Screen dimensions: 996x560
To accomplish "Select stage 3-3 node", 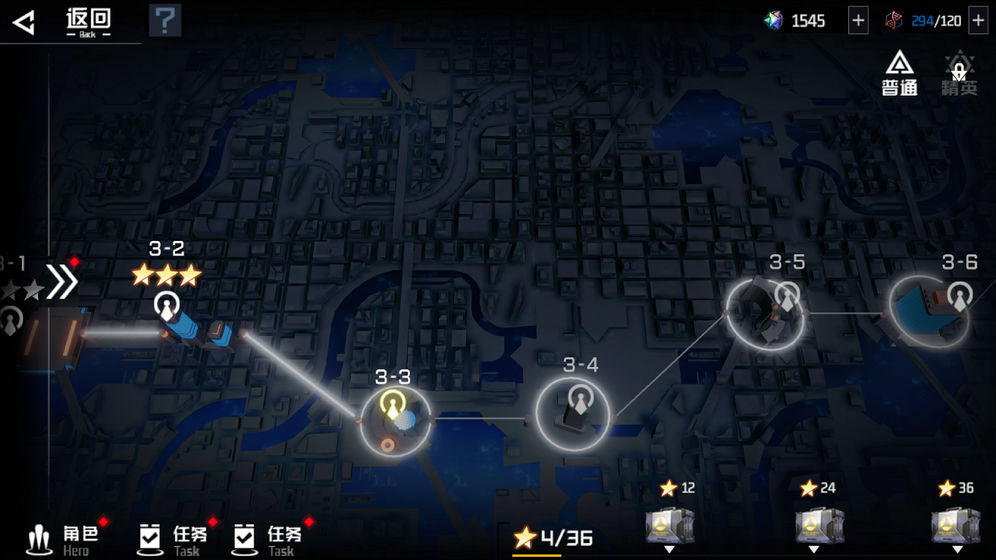I will [x=395, y=417].
